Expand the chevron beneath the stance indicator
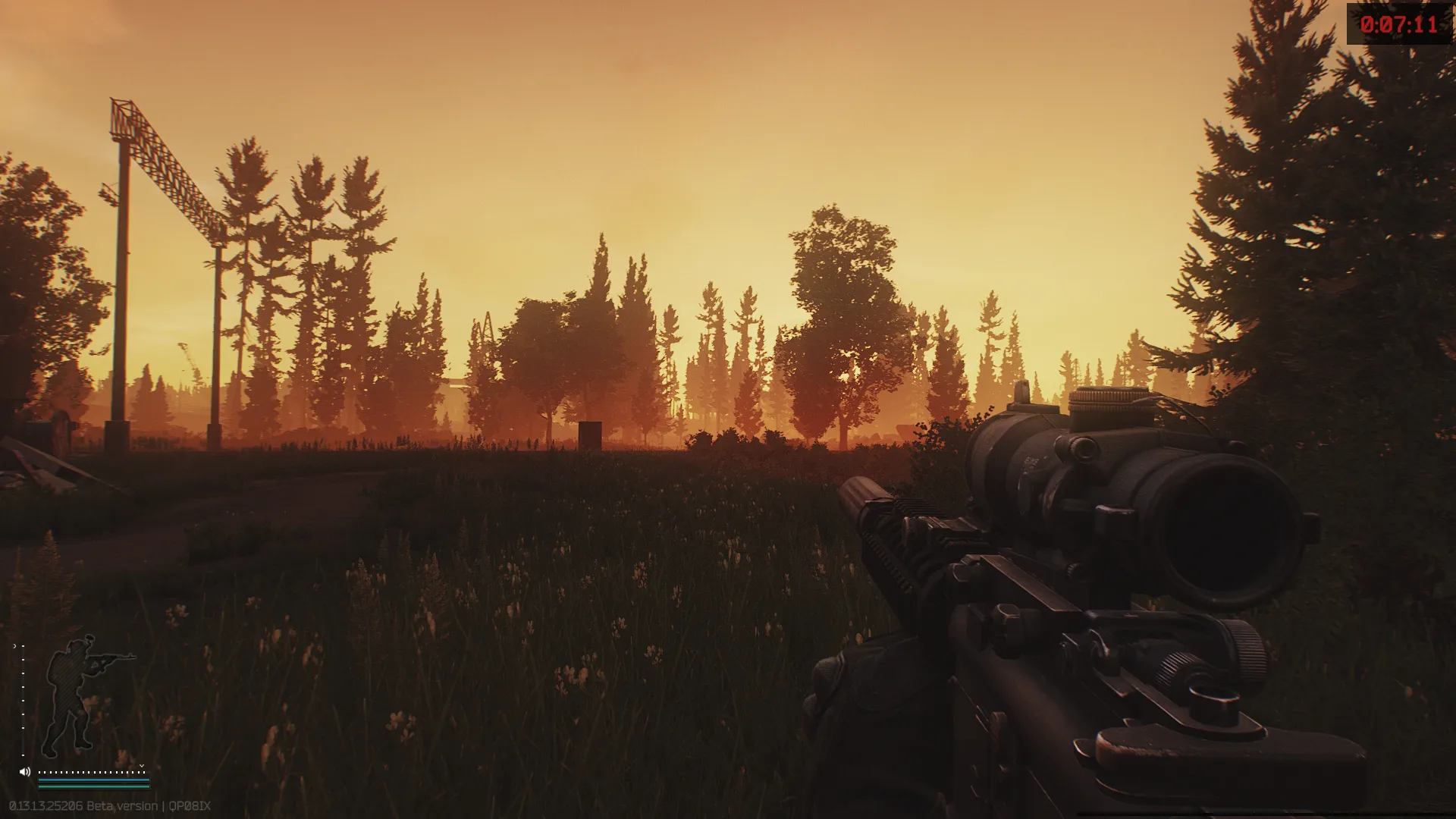The image size is (1456, 819). [142, 766]
